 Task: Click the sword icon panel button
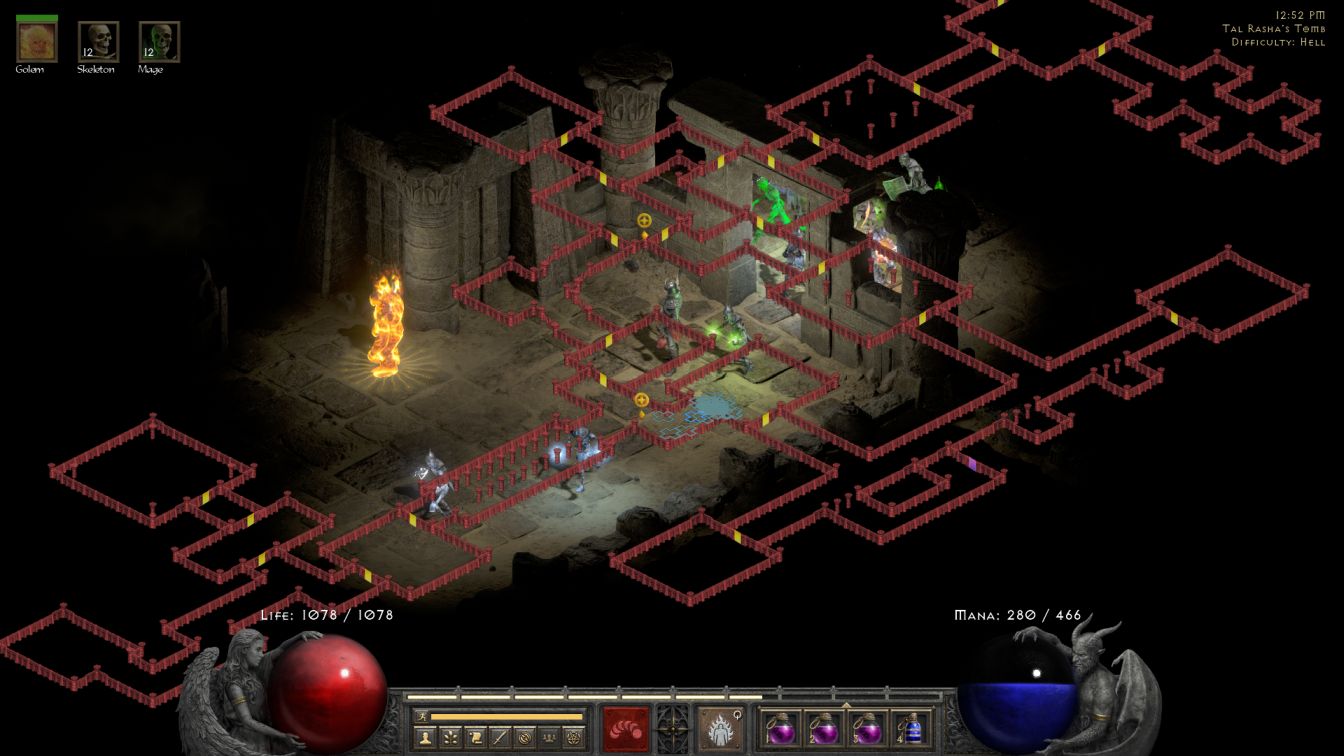click(x=499, y=738)
